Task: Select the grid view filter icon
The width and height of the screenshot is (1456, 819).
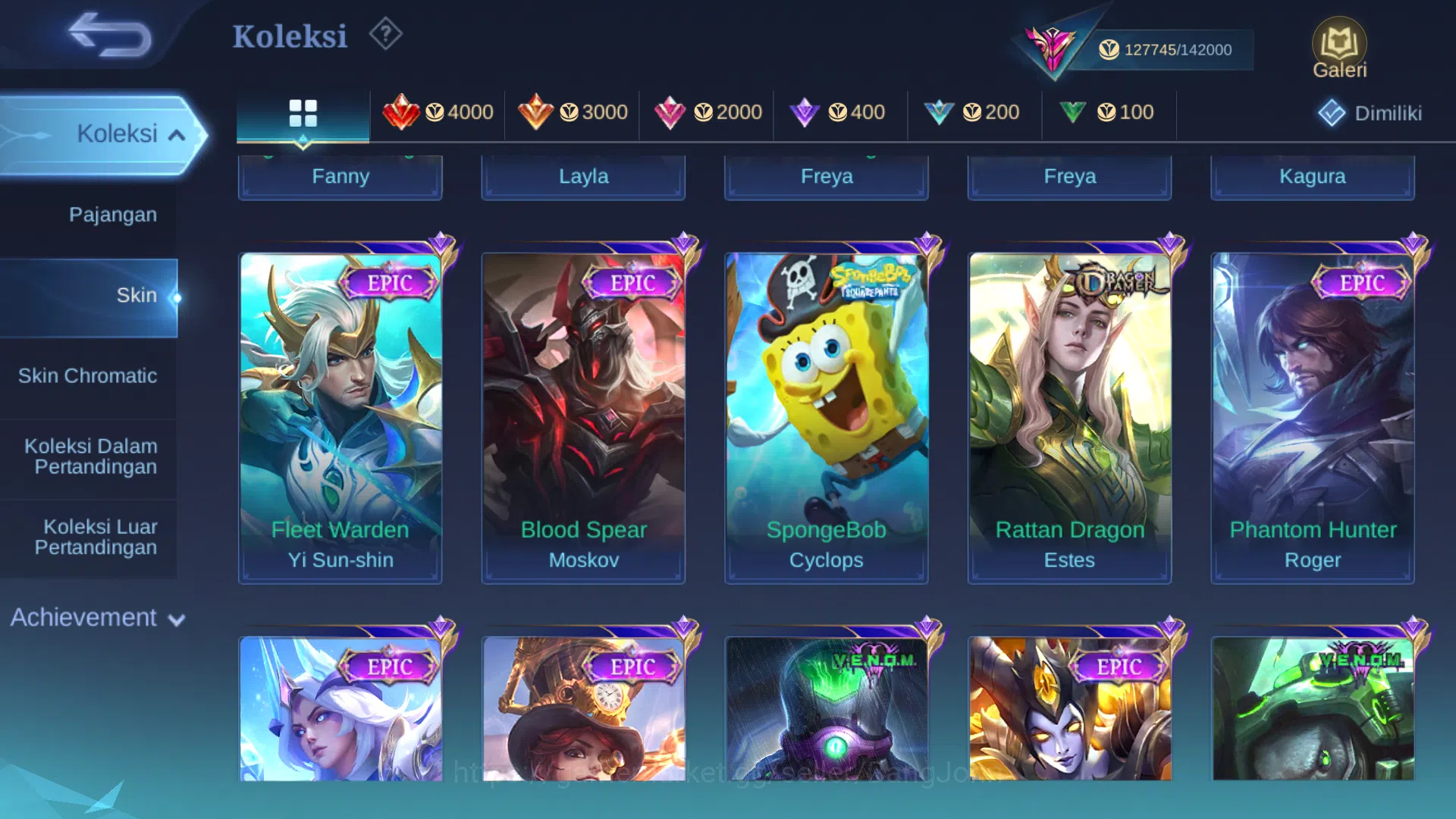Action: tap(303, 112)
